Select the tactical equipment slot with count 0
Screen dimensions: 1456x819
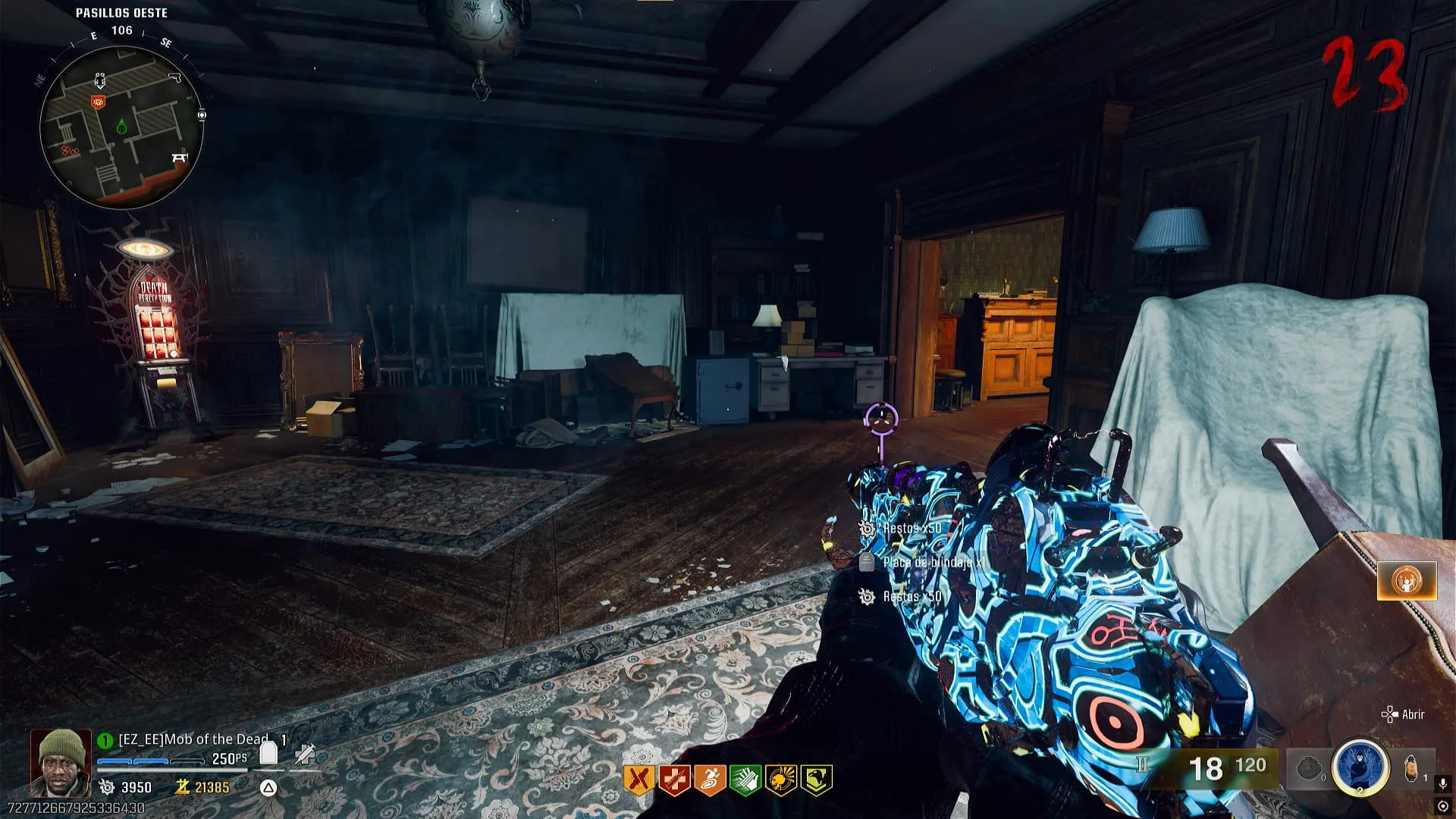click(1309, 768)
